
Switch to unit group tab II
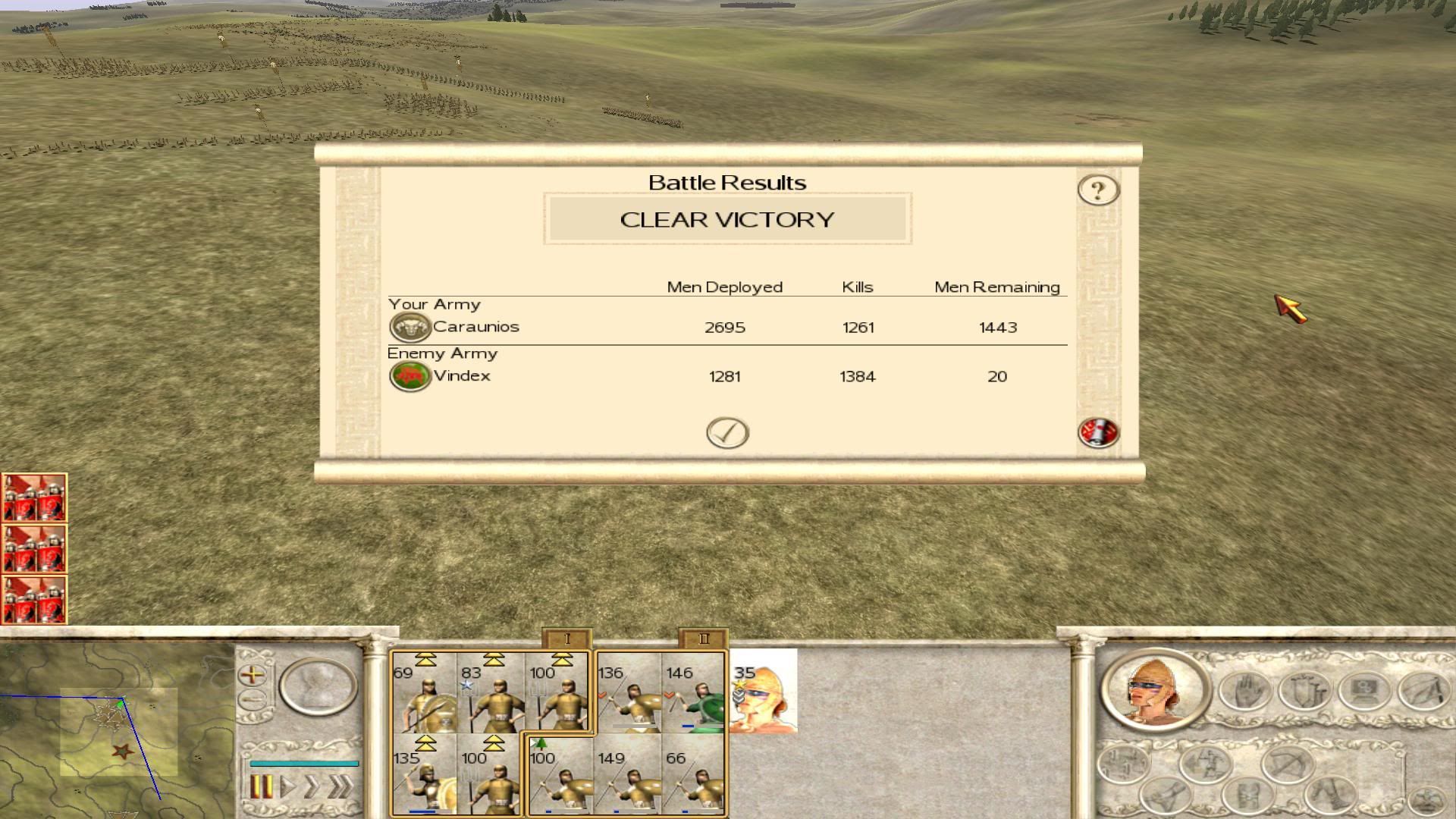pos(703,639)
